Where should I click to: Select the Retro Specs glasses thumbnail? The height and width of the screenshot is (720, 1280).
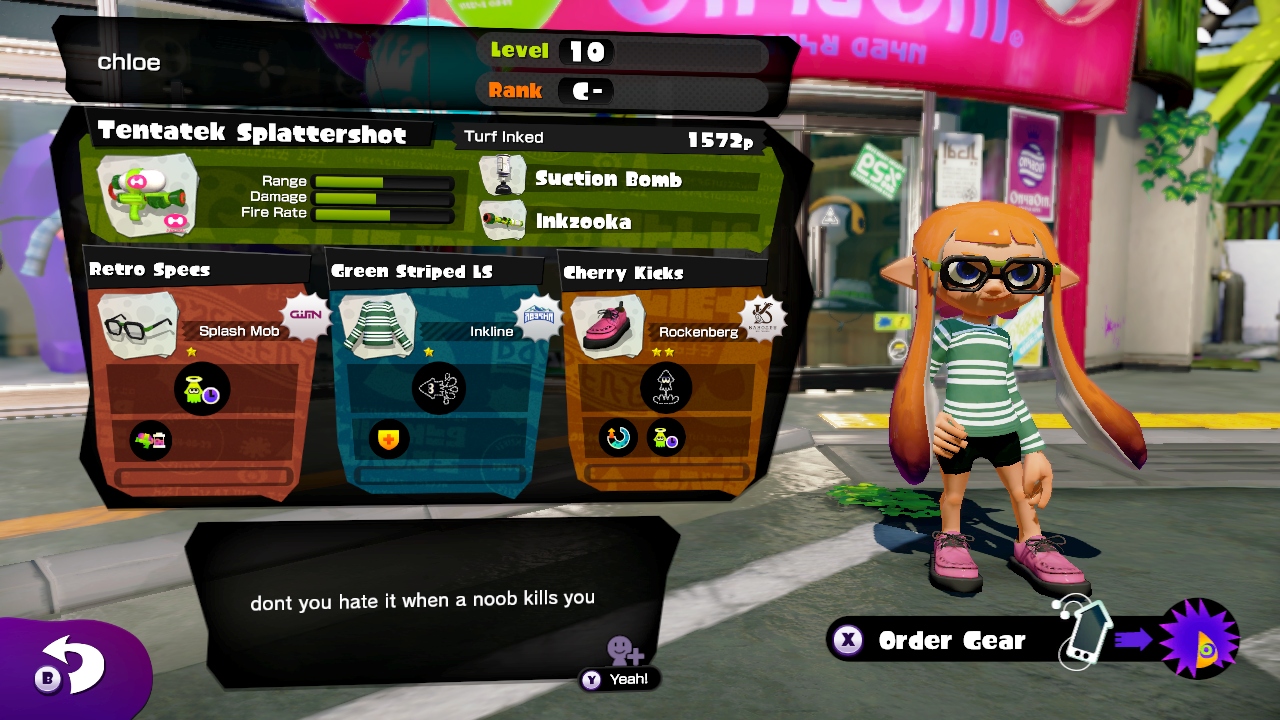(139, 324)
